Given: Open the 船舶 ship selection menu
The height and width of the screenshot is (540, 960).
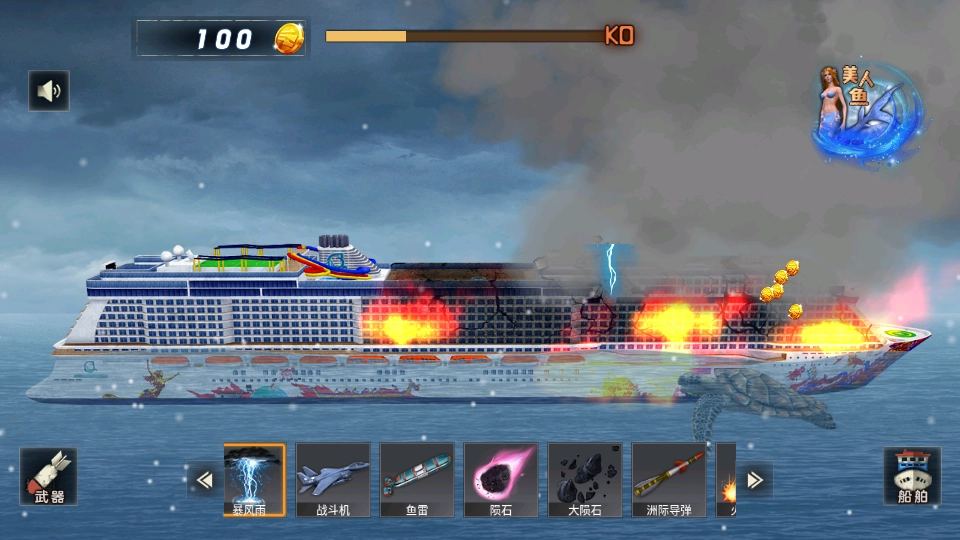Looking at the screenshot, I should [911, 476].
